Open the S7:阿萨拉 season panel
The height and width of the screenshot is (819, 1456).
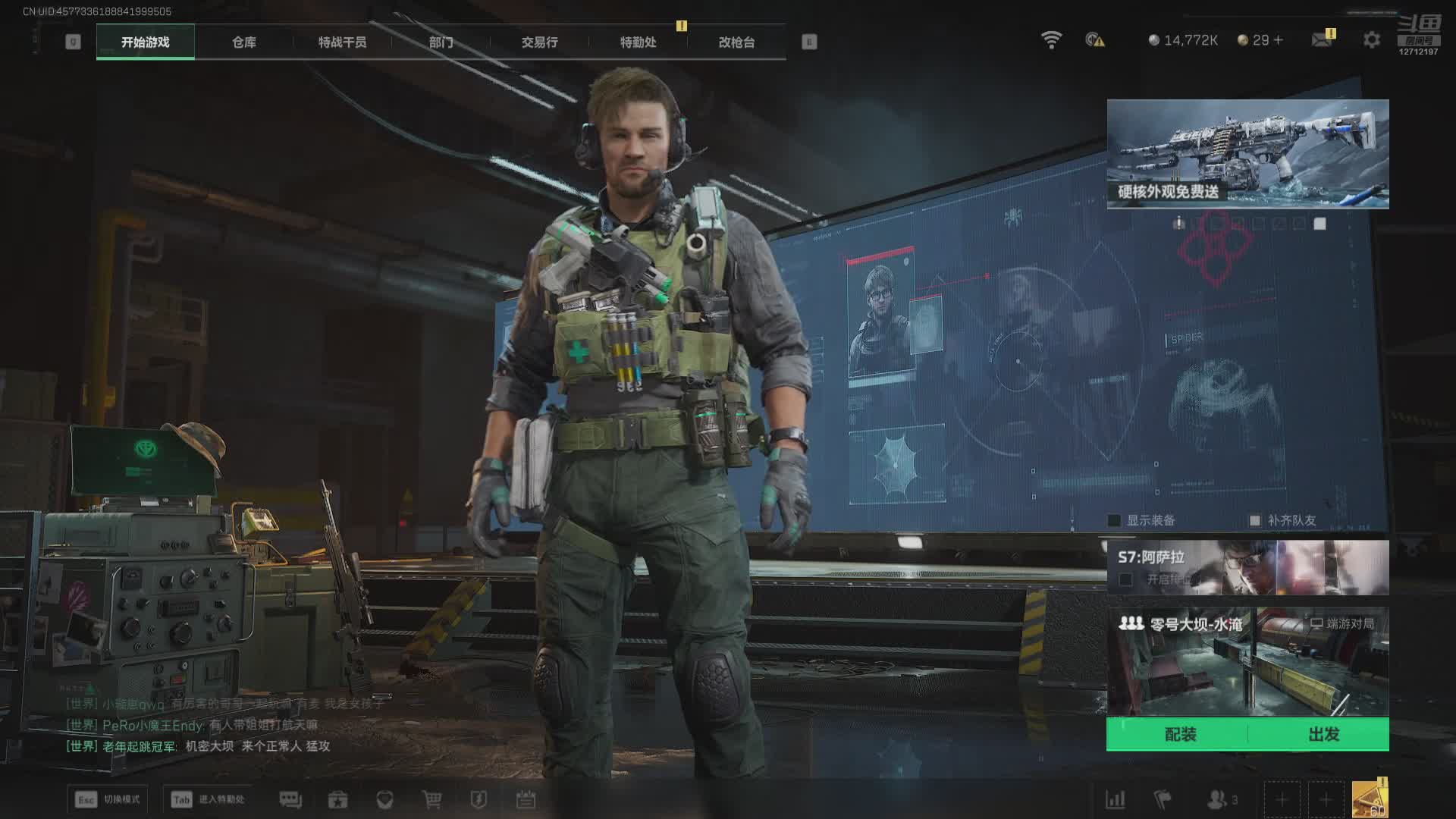pos(1247,567)
